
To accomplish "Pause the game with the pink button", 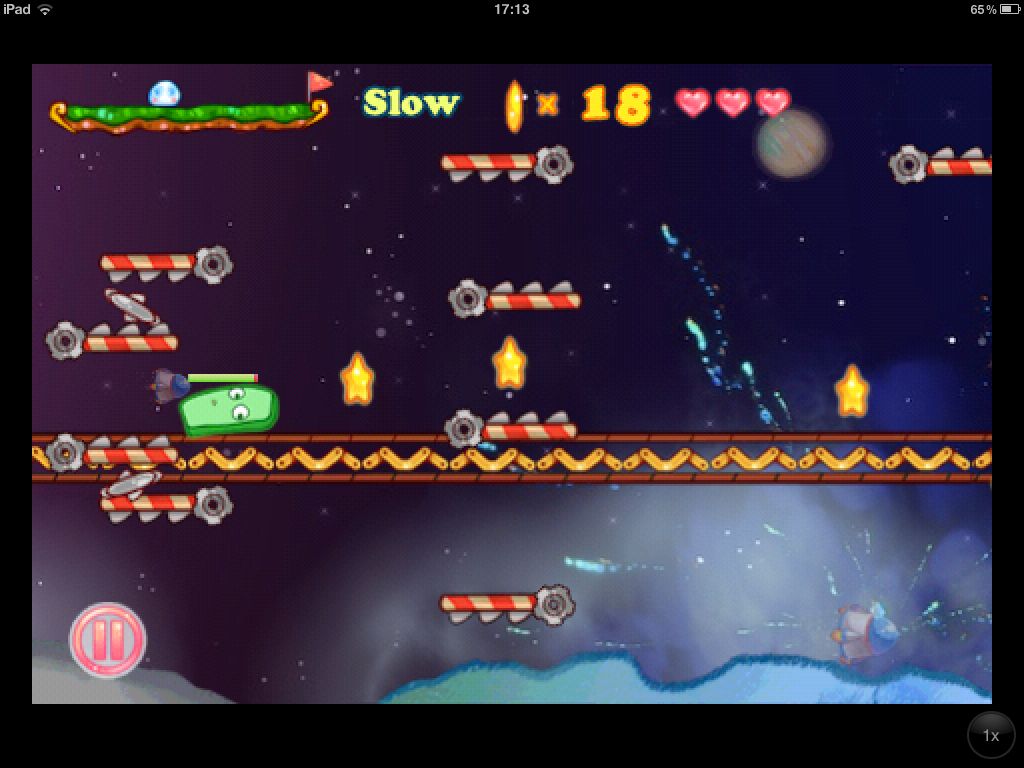I will click(108, 640).
